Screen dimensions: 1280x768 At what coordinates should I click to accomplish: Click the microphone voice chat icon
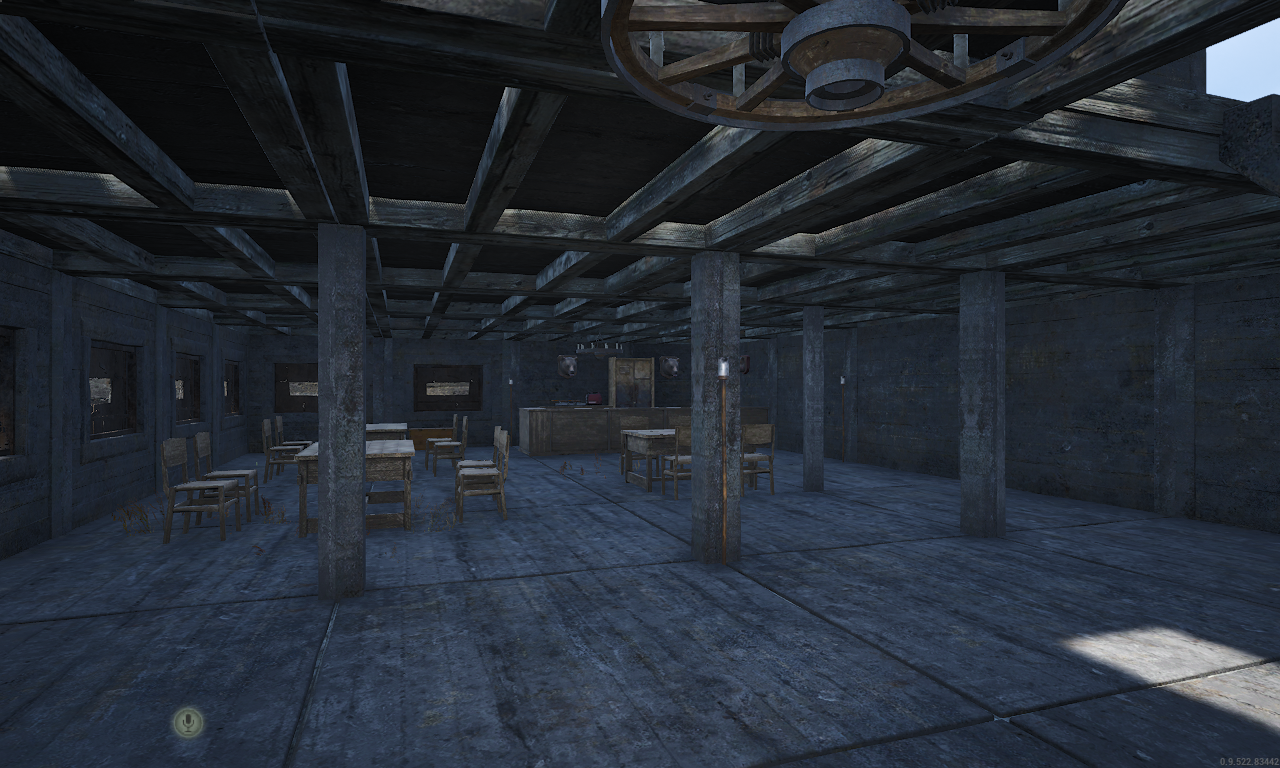(187, 721)
